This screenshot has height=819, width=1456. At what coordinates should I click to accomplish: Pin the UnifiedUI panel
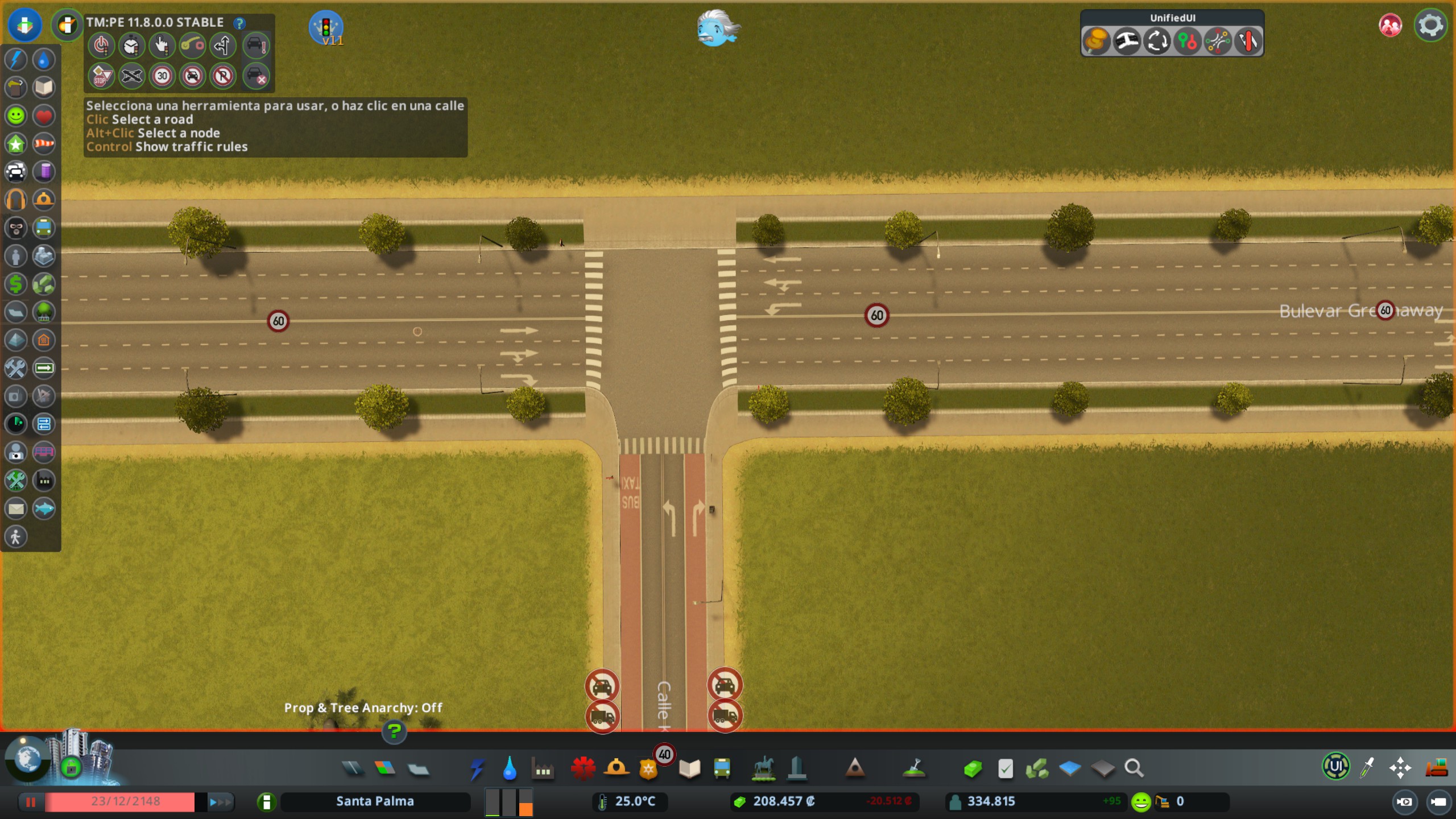[x=1098, y=40]
